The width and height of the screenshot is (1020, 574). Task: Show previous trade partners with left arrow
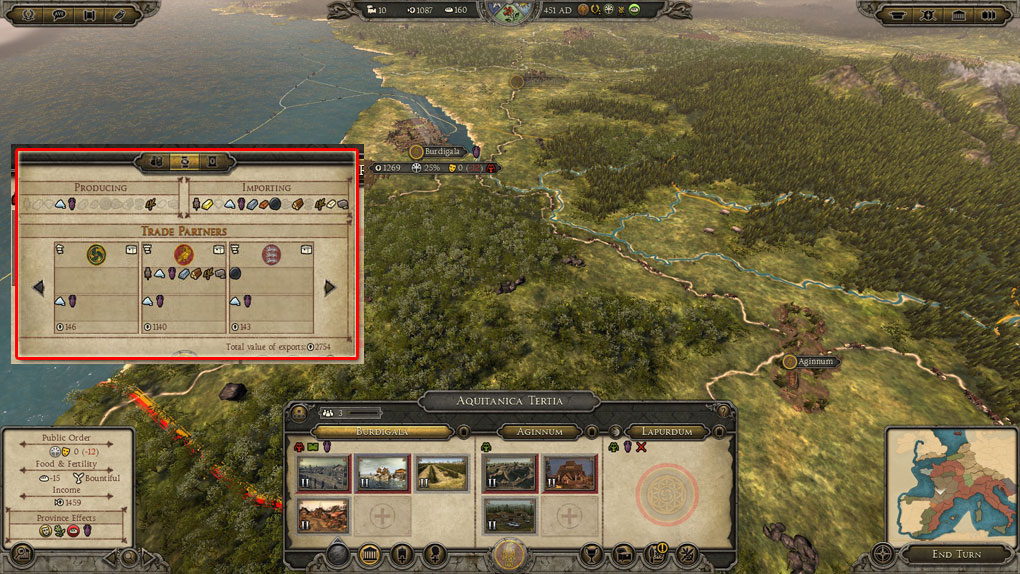click(x=39, y=288)
